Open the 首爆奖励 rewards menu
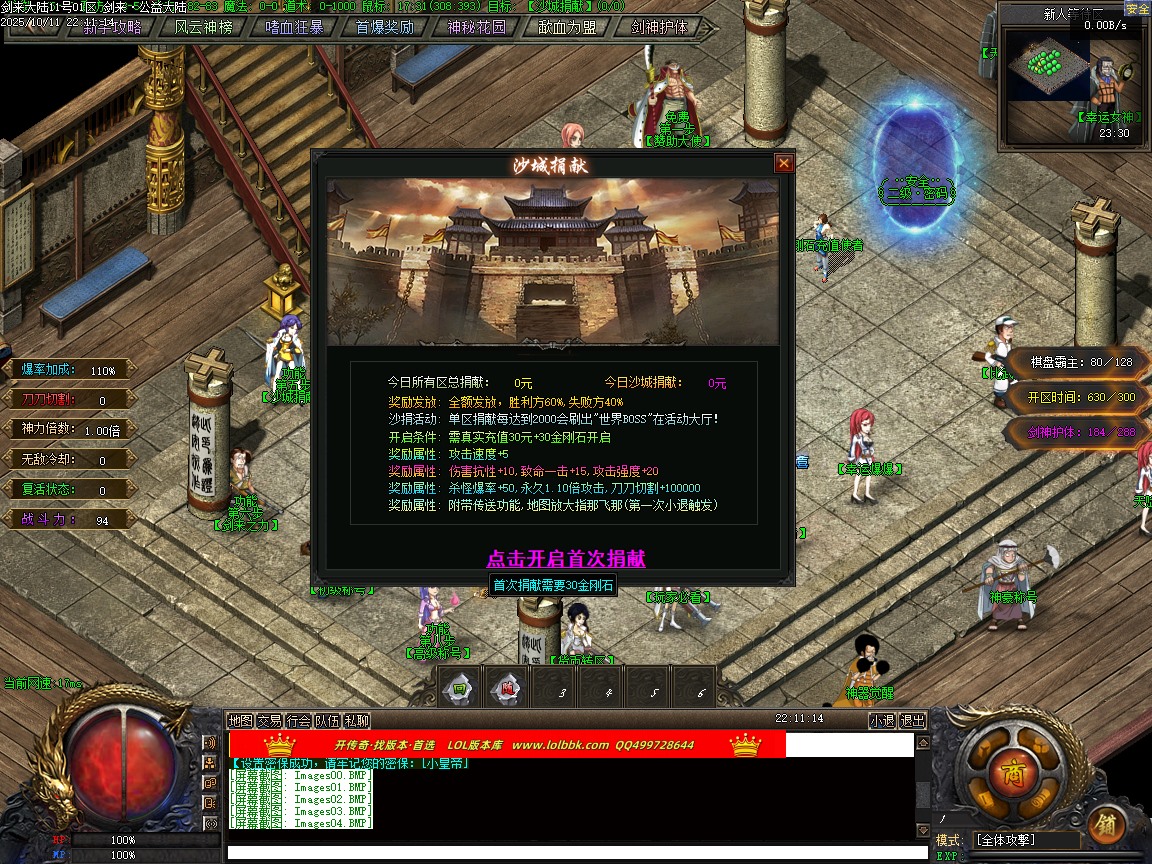This screenshot has height=864, width=1152. coord(385,27)
